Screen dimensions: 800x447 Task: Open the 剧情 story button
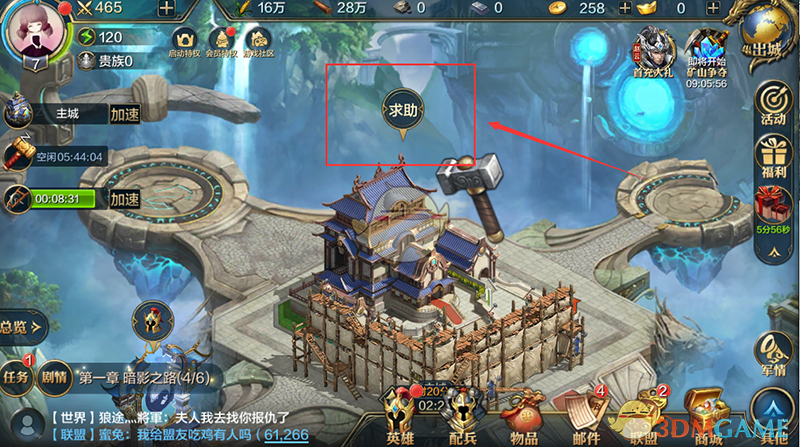(51, 378)
